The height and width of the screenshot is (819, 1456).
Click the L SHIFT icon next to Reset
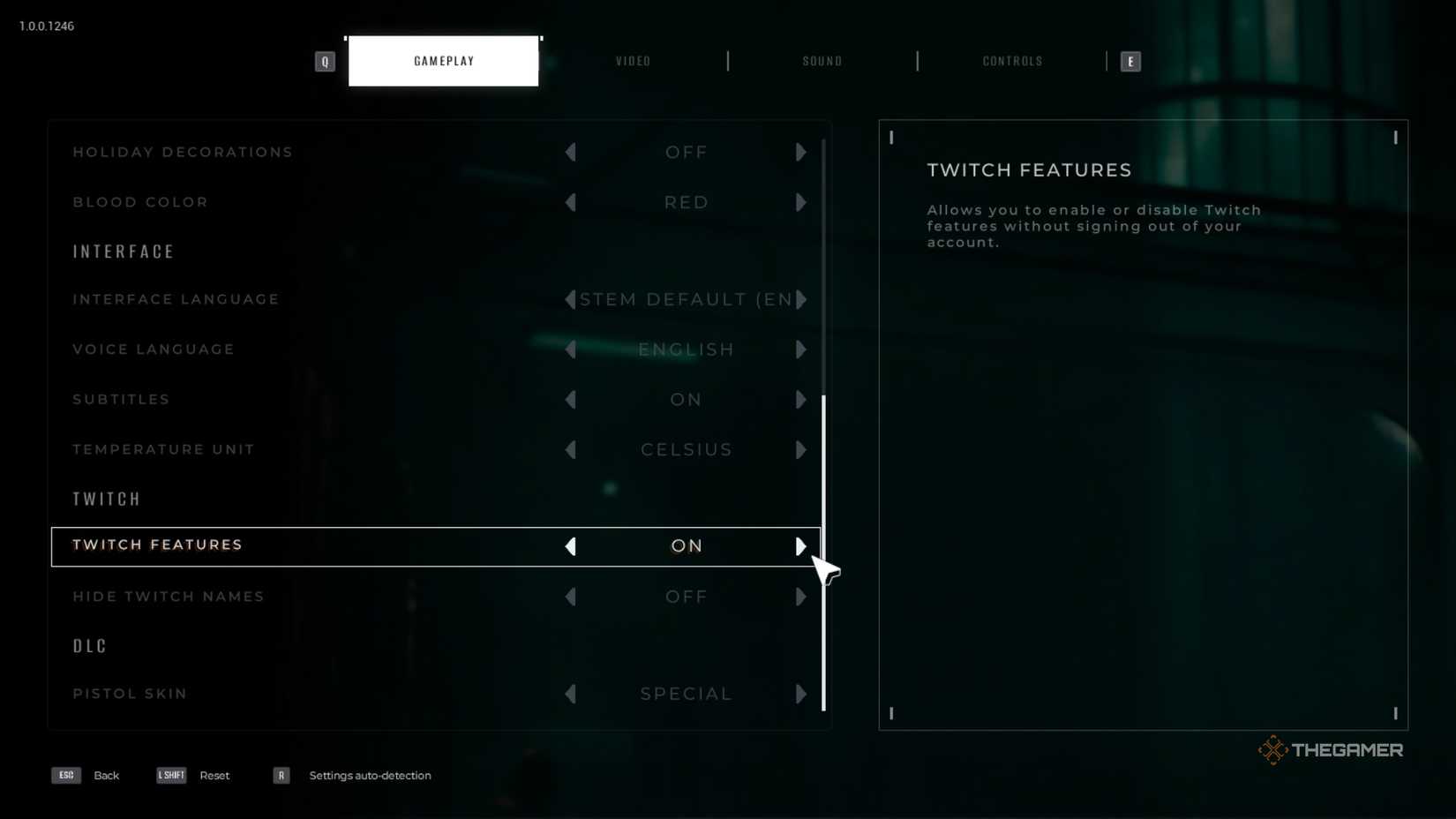click(170, 775)
